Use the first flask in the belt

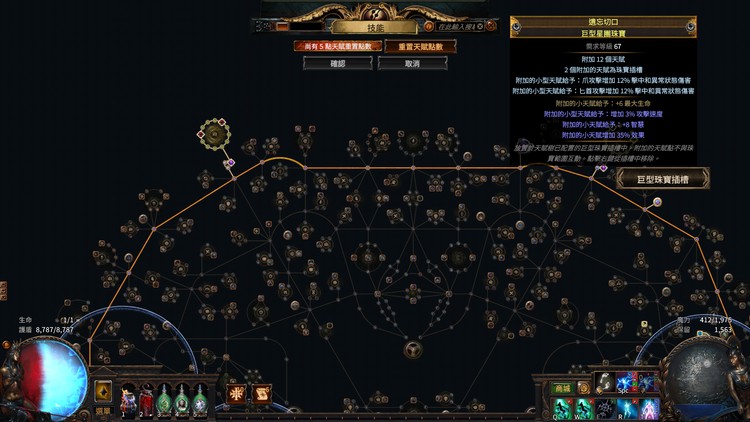tap(128, 400)
